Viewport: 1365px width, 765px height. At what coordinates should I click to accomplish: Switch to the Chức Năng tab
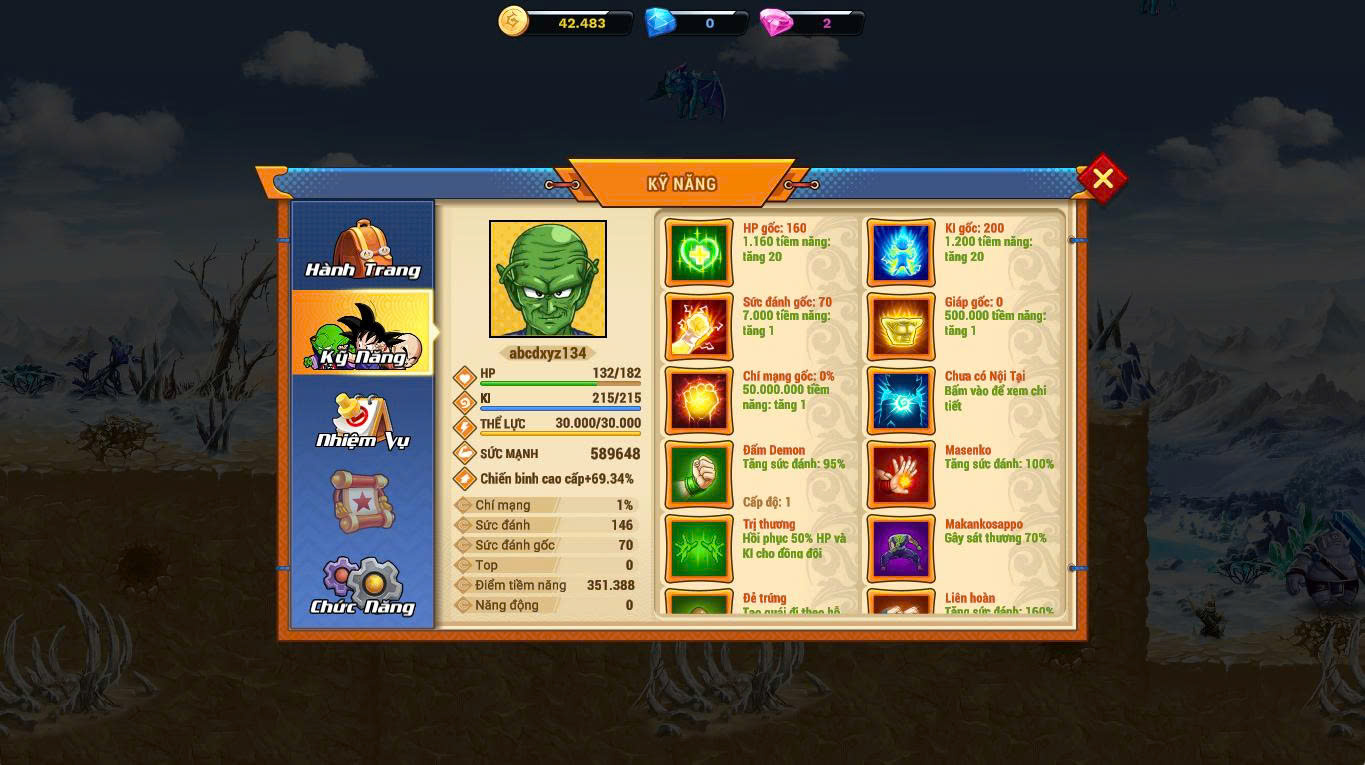[x=363, y=586]
